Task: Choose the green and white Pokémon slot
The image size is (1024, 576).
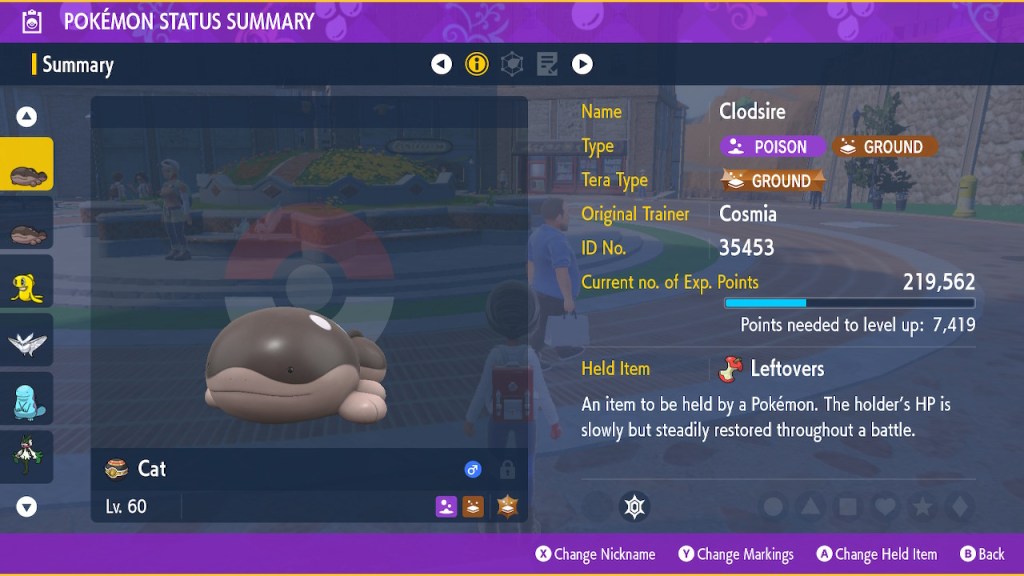Action: pos(27,457)
